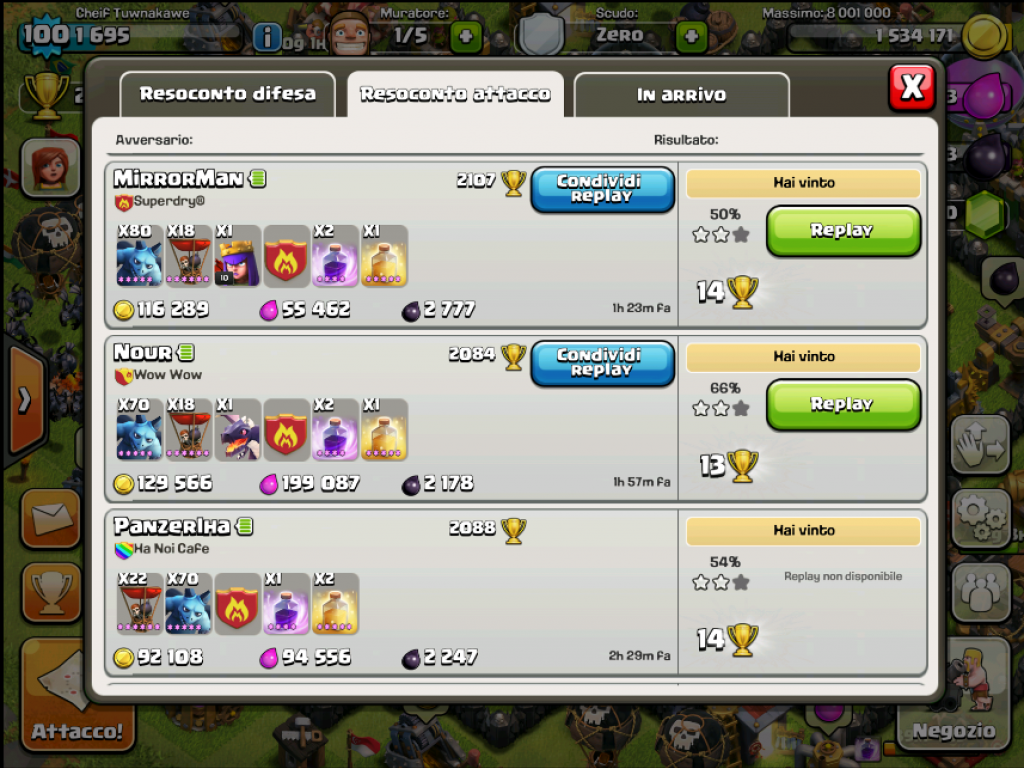Watch replay of Nour battle
Viewport: 1024px width, 768px height.
842,405
